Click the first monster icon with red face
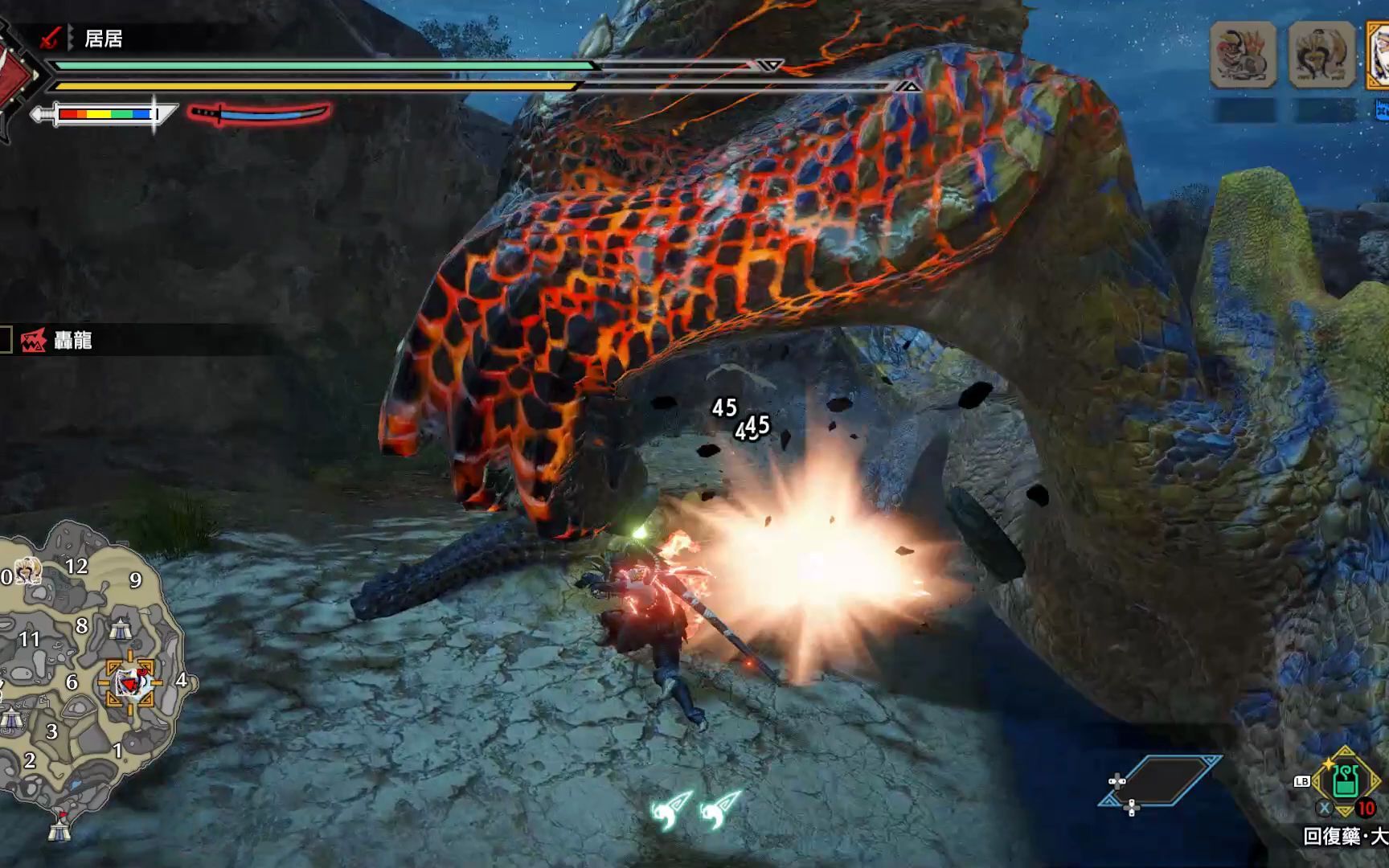1389x868 pixels. coord(1243,55)
